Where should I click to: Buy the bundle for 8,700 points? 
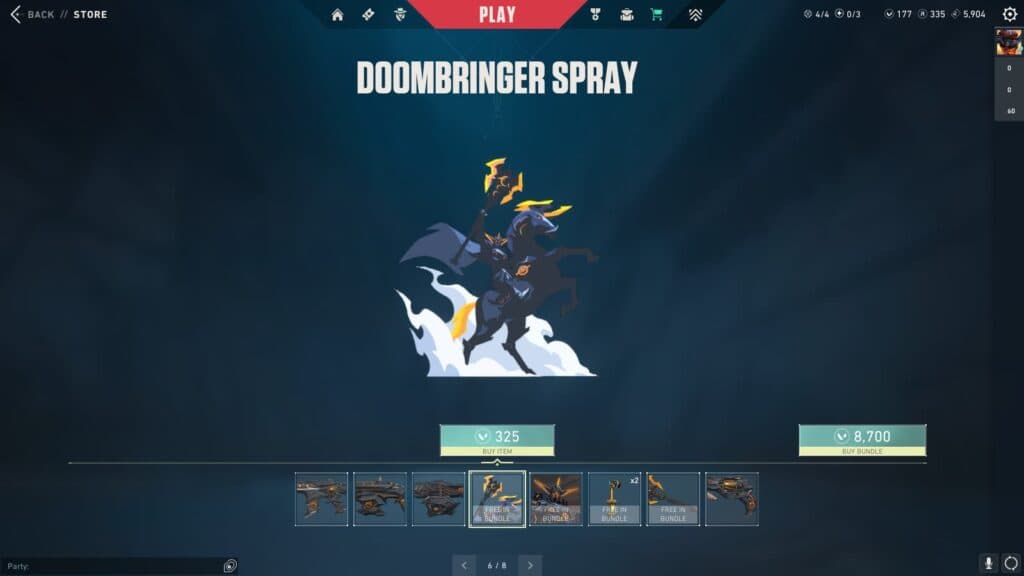862,438
